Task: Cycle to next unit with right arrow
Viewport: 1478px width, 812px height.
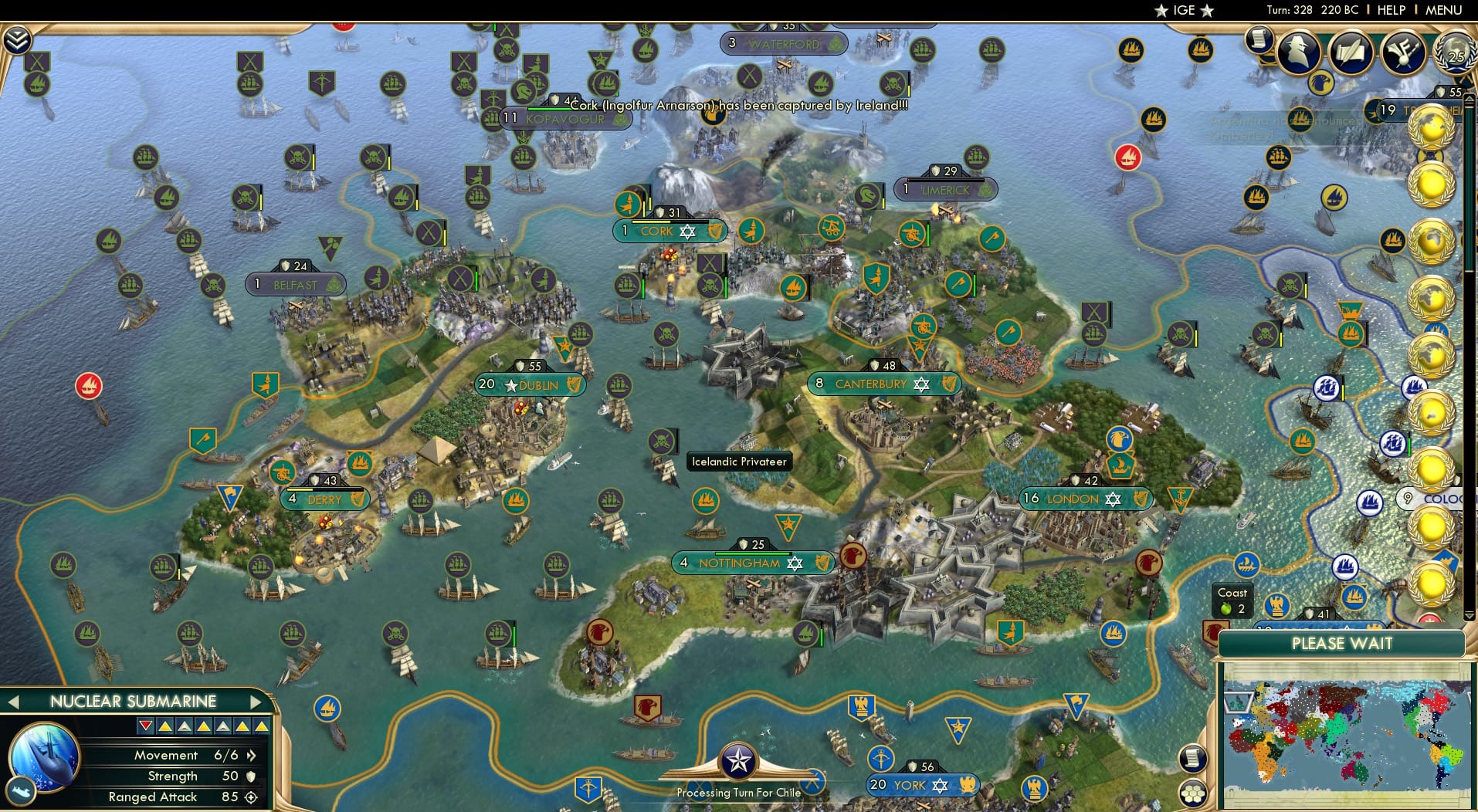Action: [x=258, y=702]
